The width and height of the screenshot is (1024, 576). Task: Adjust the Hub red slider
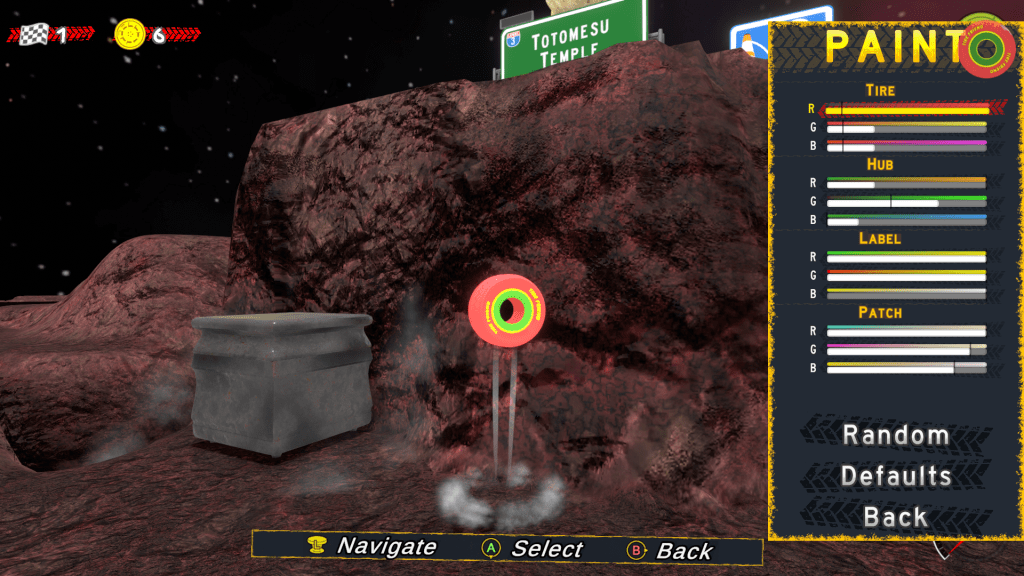click(x=906, y=184)
